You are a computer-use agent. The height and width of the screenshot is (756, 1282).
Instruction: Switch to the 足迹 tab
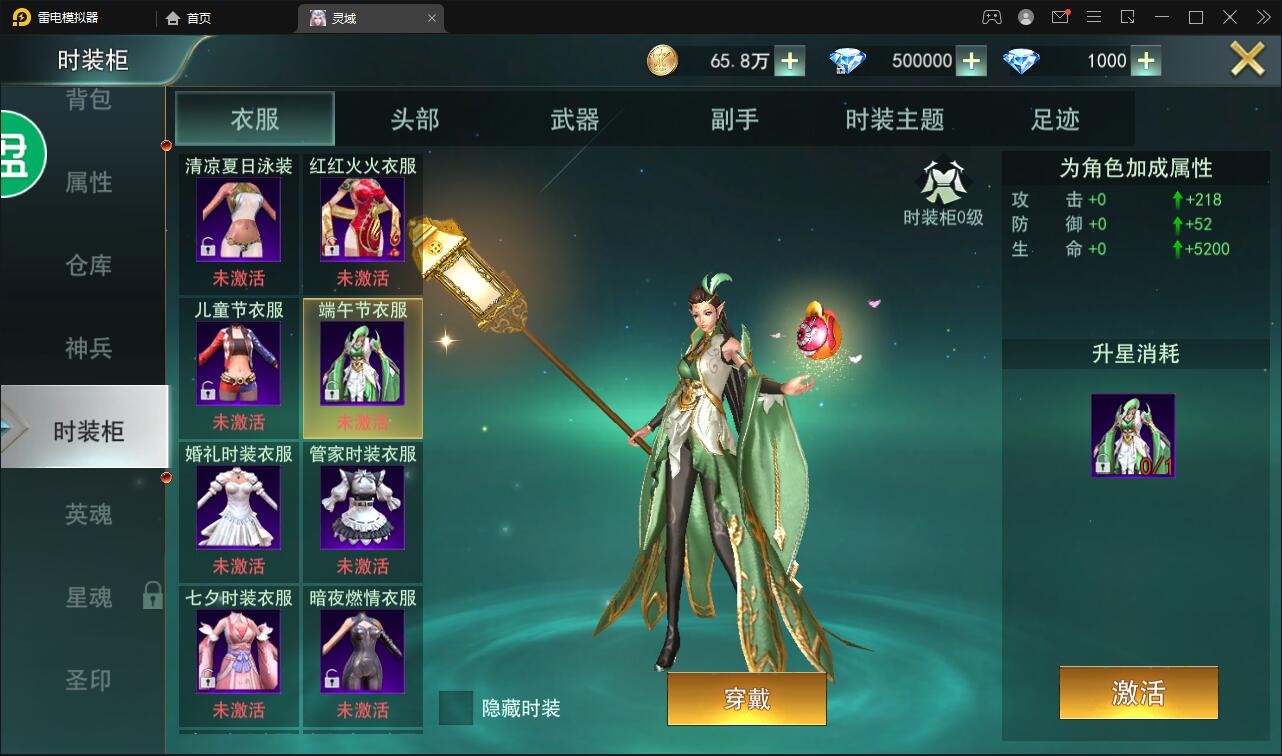point(1057,118)
